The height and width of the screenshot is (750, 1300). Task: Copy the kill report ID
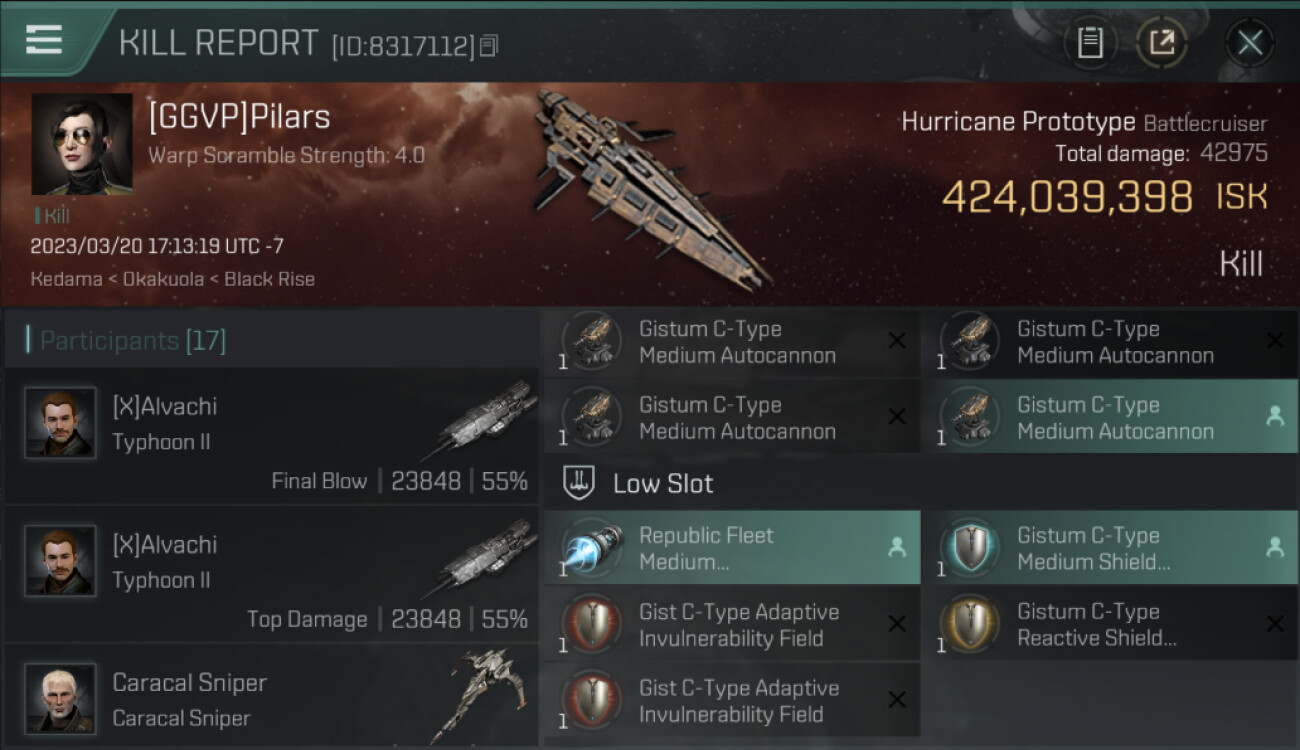coord(489,46)
